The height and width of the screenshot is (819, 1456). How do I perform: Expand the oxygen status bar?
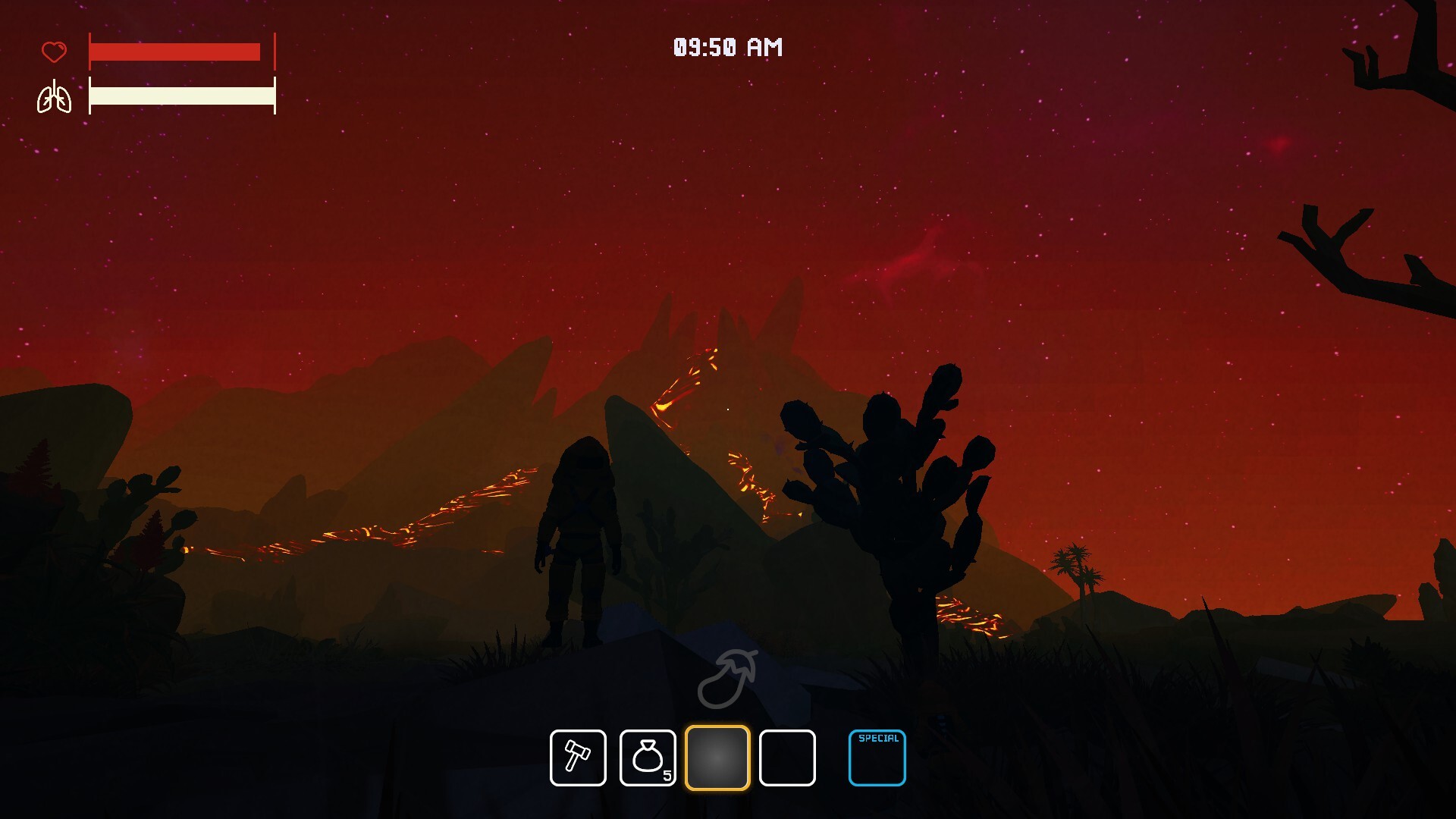pyautogui.click(x=182, y=97)
